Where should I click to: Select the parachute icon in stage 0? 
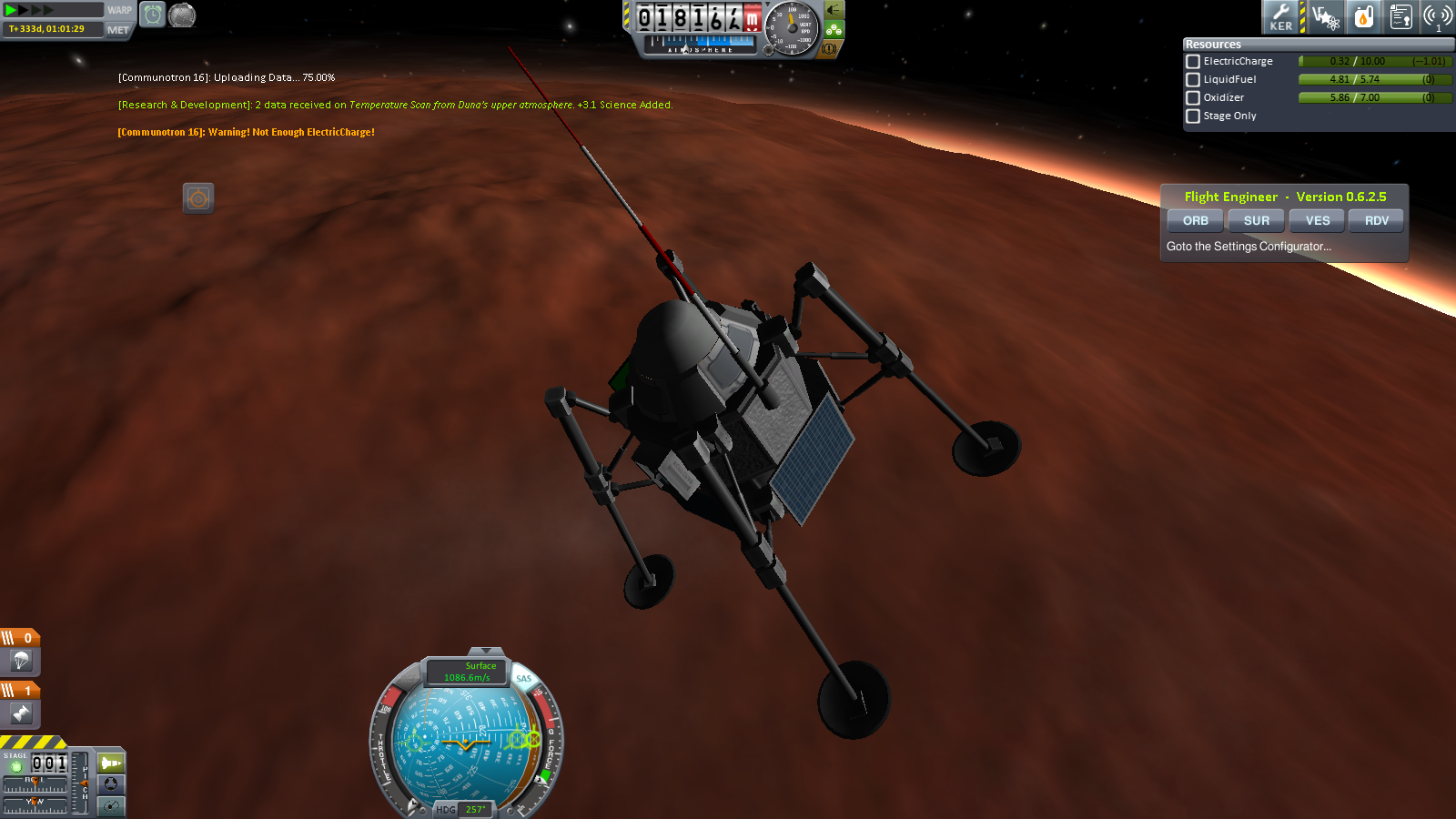[x=21, y=661]
